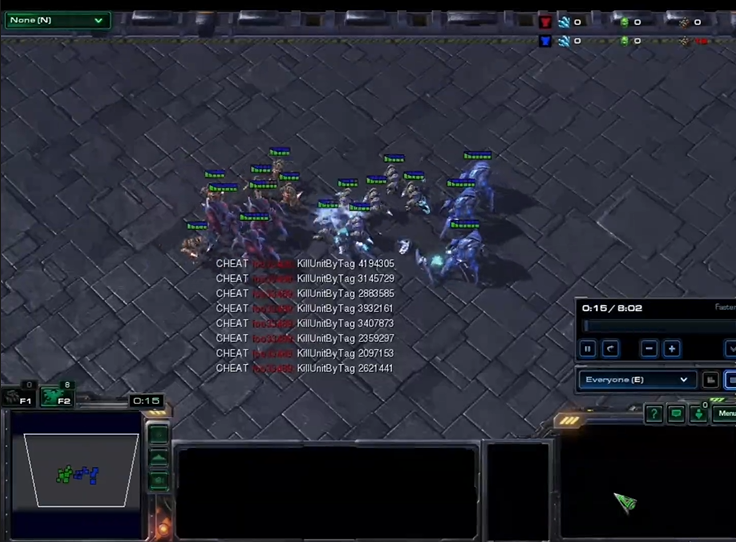
Task: Toggle the terrain view minimap button
Action: click(x=158, y=457)
